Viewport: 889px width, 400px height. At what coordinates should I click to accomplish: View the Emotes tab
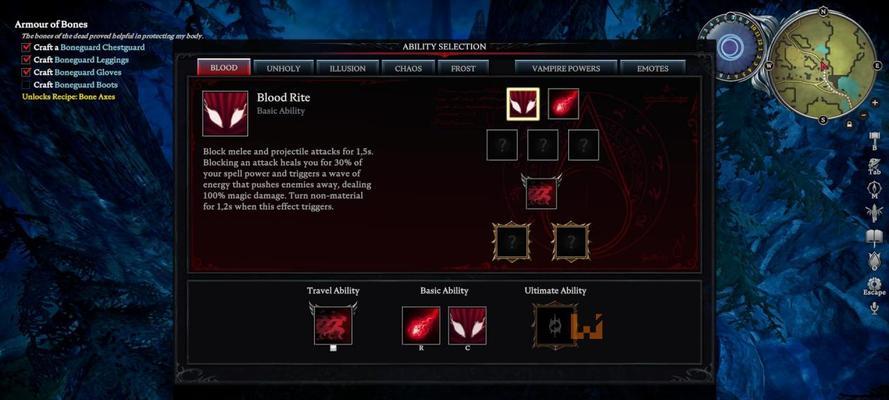click(652, 68)
